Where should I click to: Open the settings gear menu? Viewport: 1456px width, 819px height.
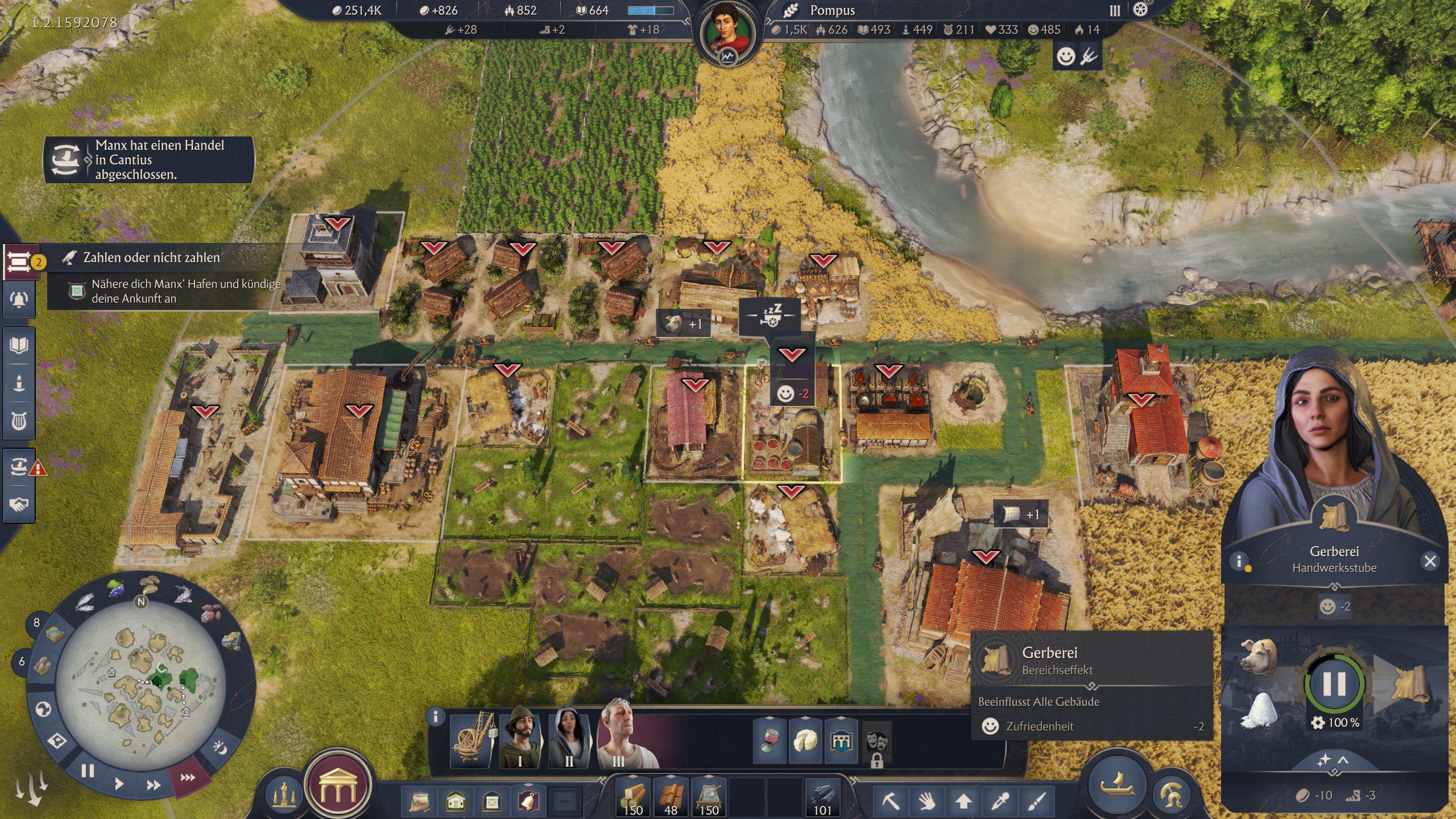(x=1140, y=10)
